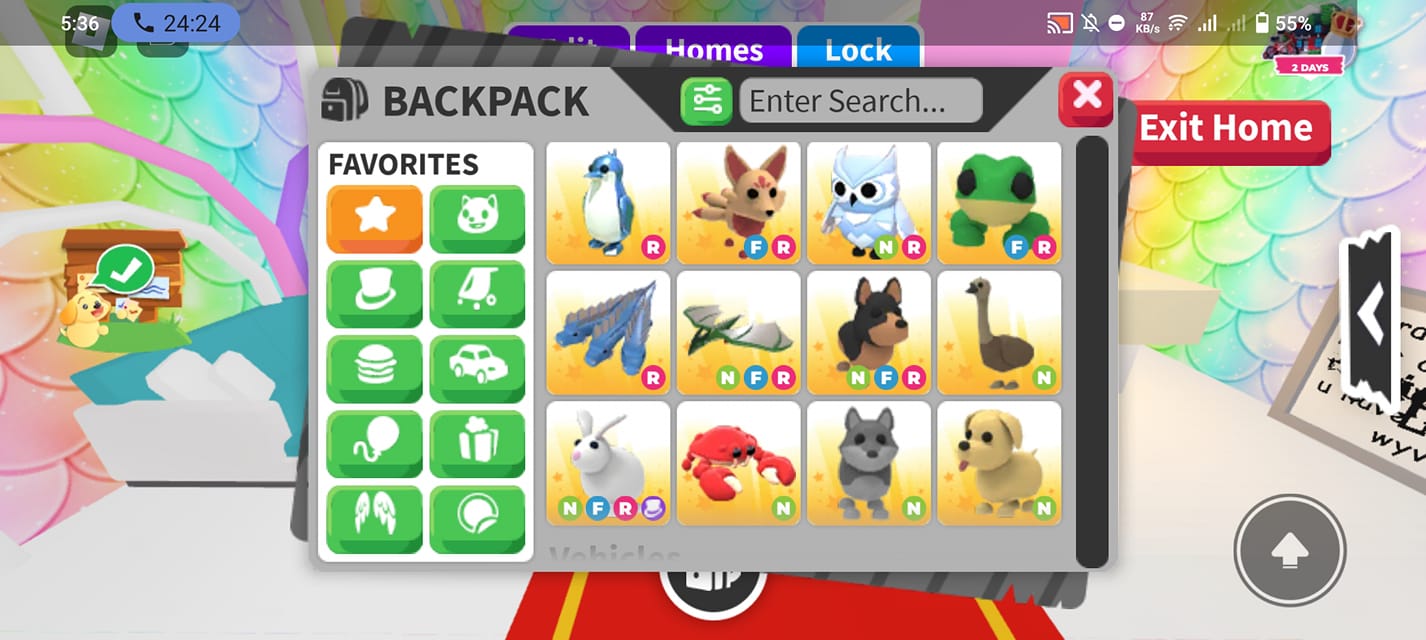Select the brown ostrich pet
Viewport: 1426px width, 640px height.
pyautogui.click(x=998, y=333)
